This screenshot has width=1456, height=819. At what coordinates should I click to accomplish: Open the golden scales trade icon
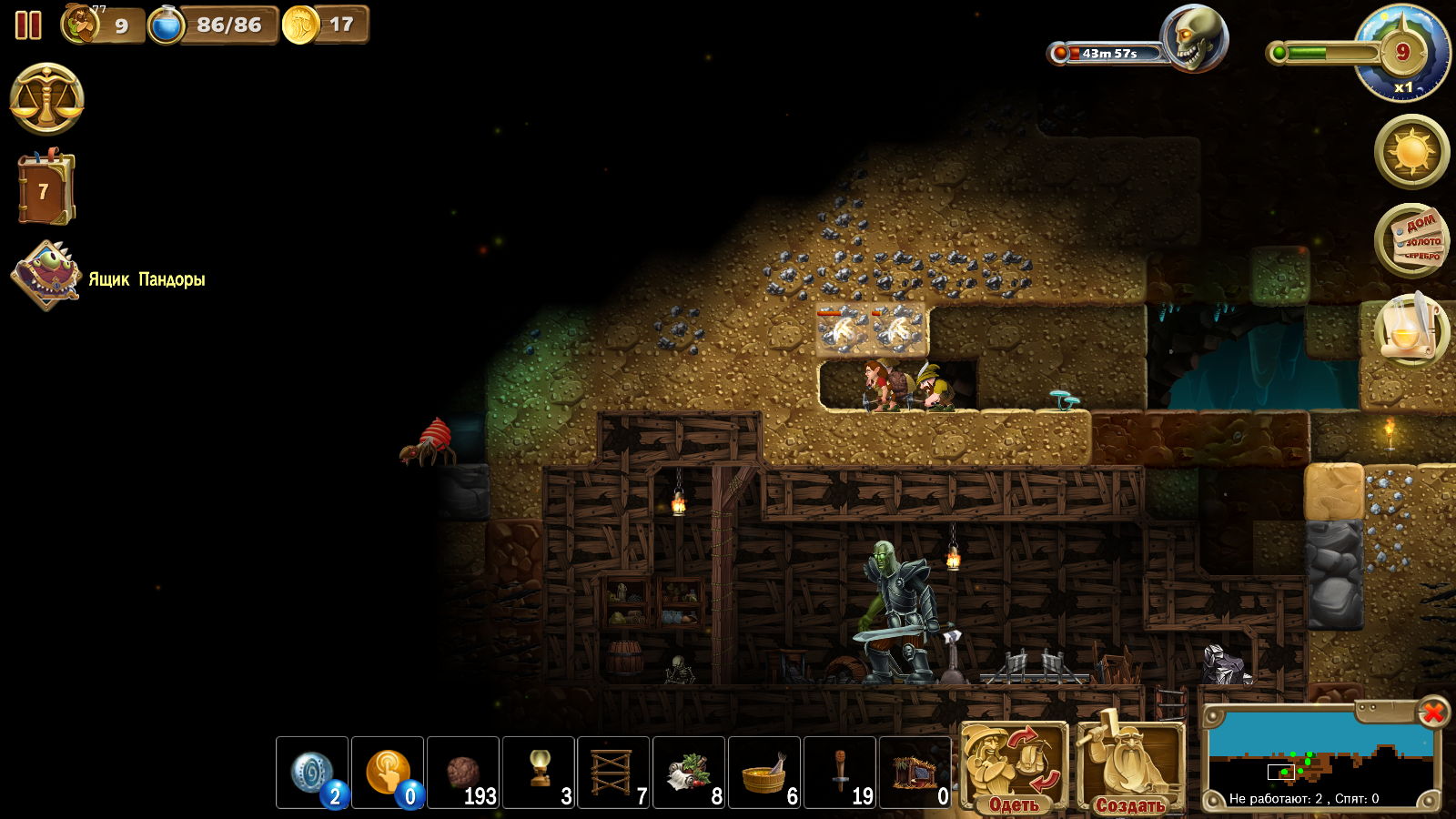47,99
